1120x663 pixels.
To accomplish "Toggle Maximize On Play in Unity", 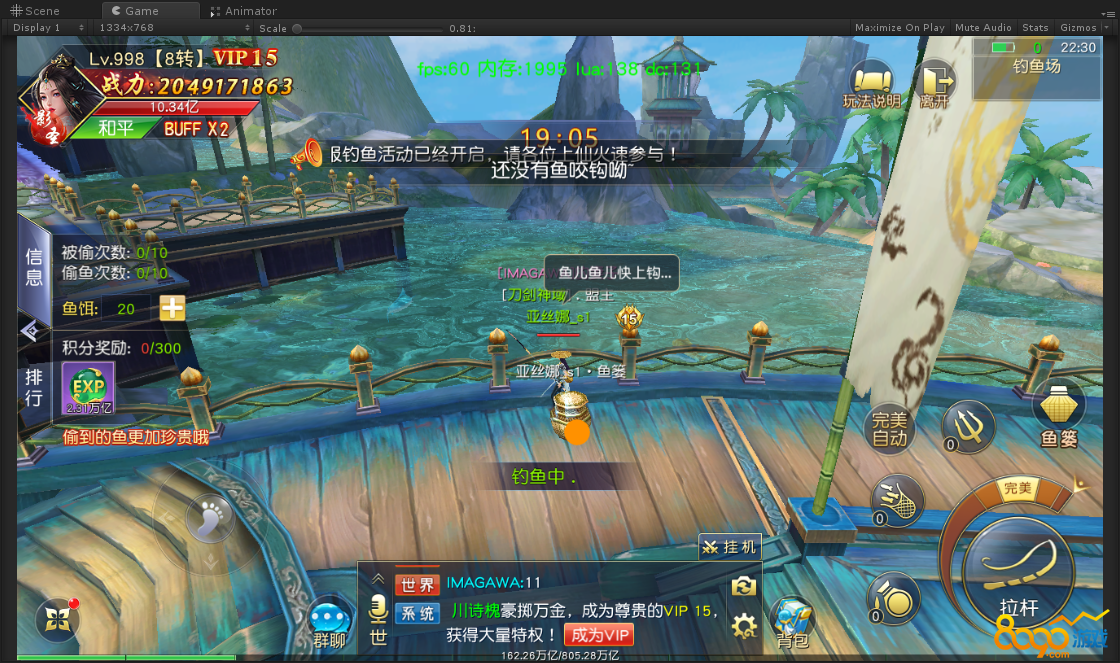I will 899,28.
